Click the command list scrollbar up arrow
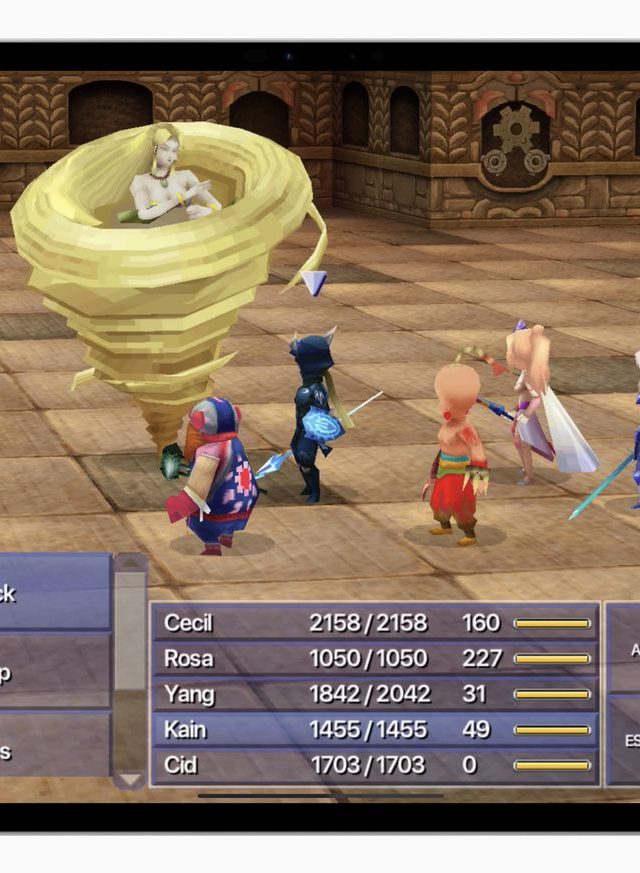The image size is (640, 873). coord(130,564)
